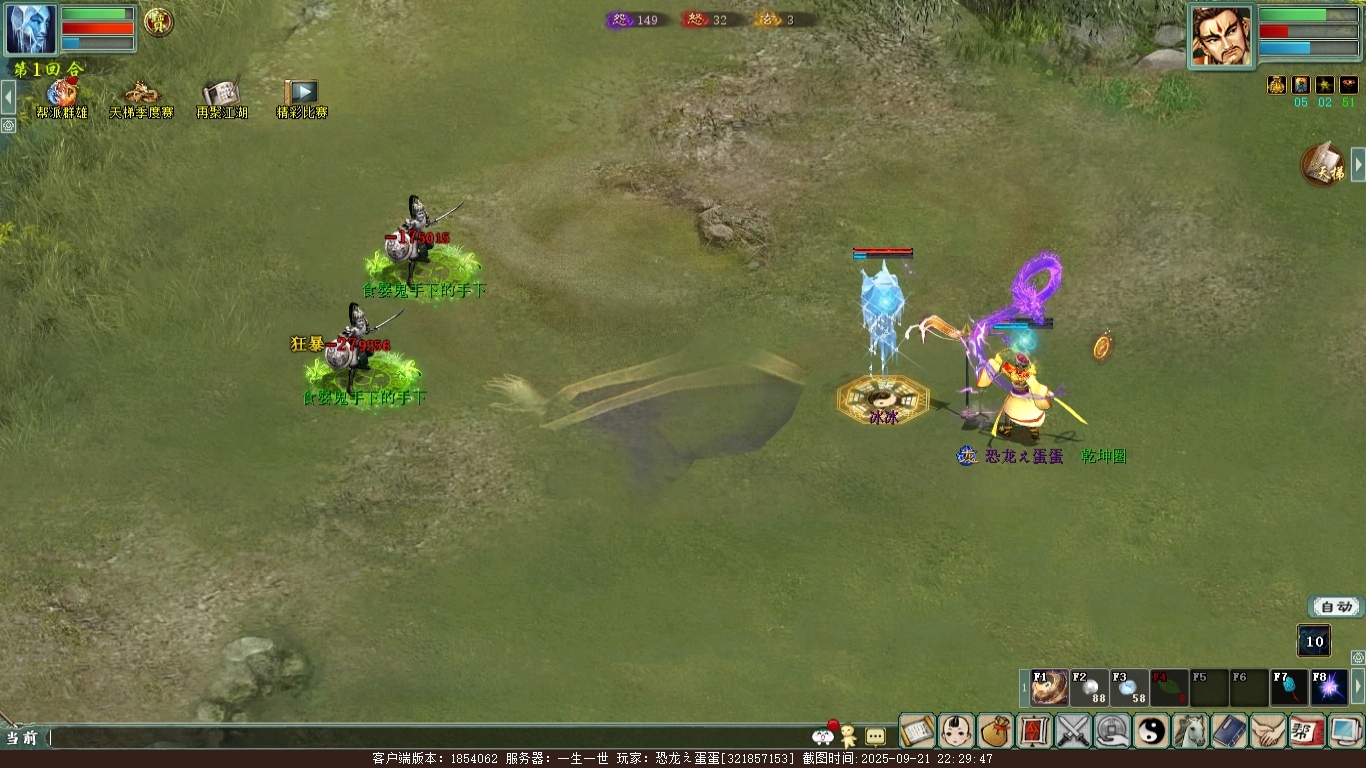This screenshot has width=1366, height=768.
Task: Click the round 寶 treasure badge
Action: 158,21
